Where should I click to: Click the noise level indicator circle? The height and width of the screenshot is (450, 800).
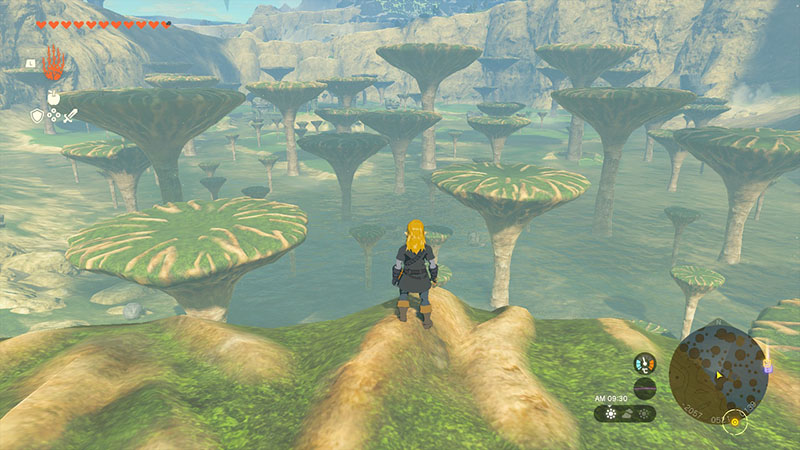coord(645,389)
